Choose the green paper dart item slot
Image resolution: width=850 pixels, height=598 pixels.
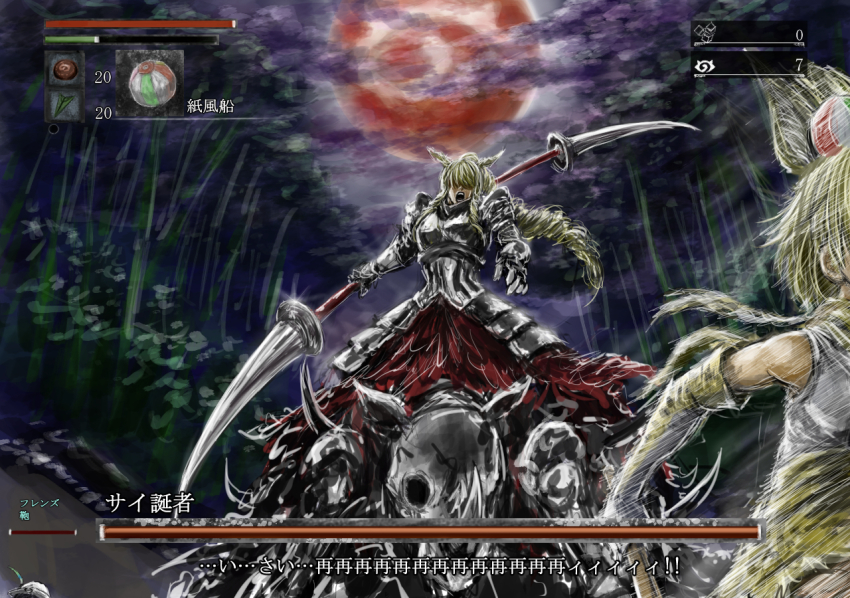[64, 106]
